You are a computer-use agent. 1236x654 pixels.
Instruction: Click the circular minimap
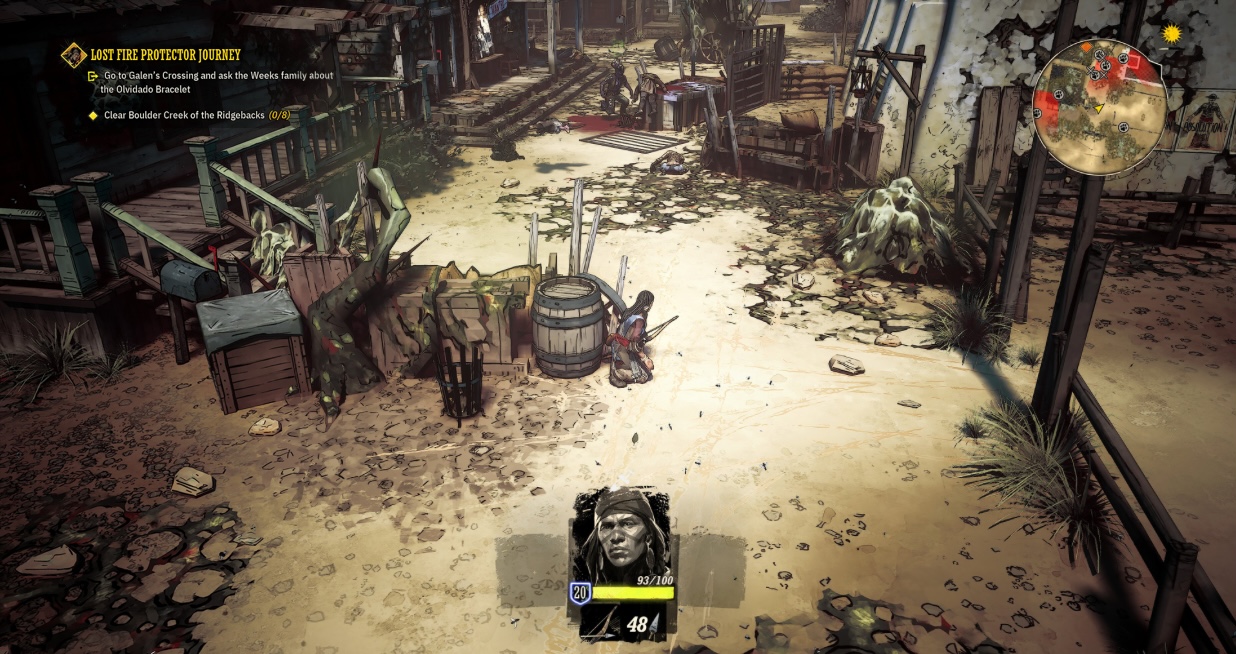coord(1100,108)
